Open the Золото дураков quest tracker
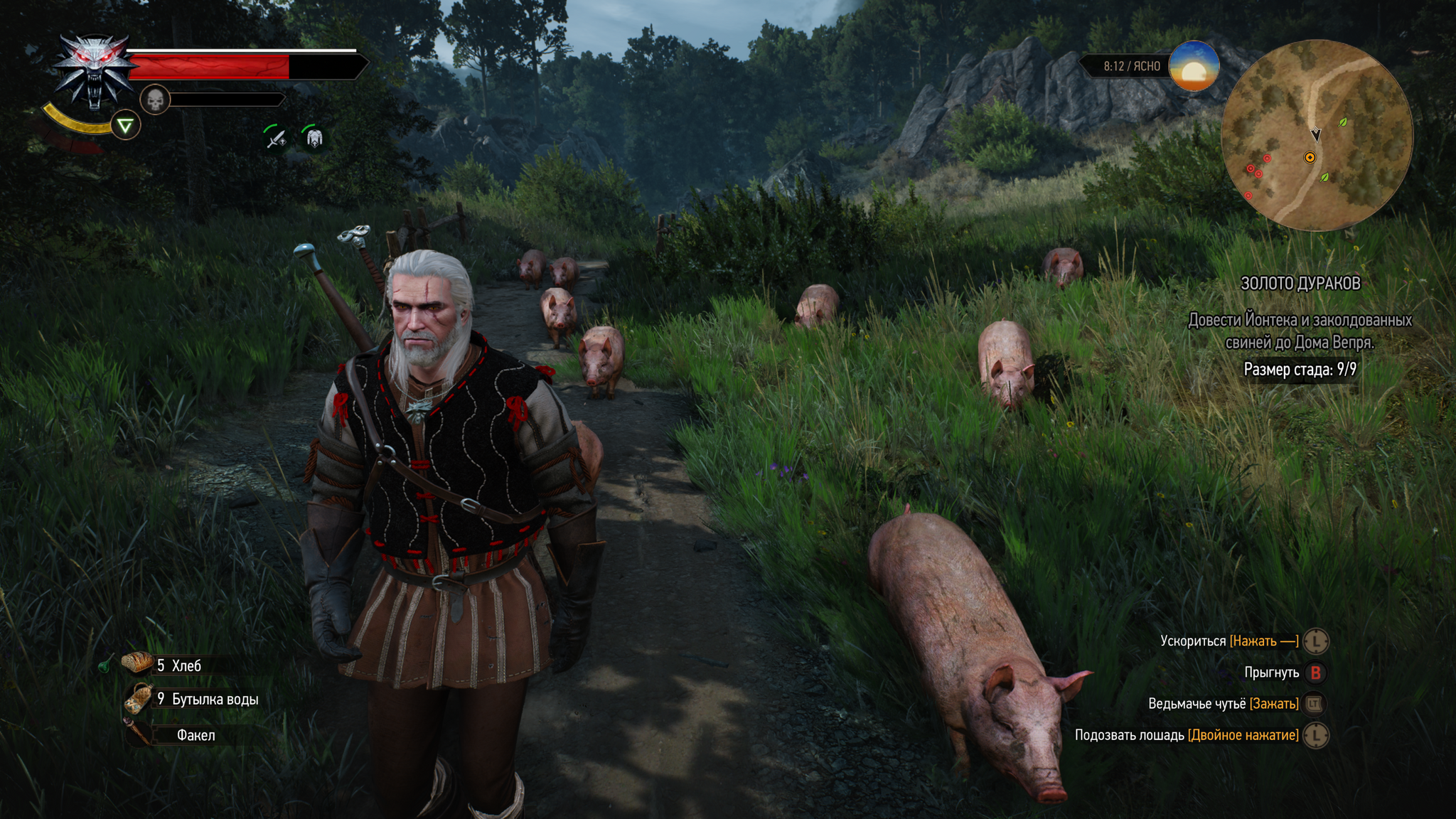The image size is (1456, 819). tap(1300, 284)
